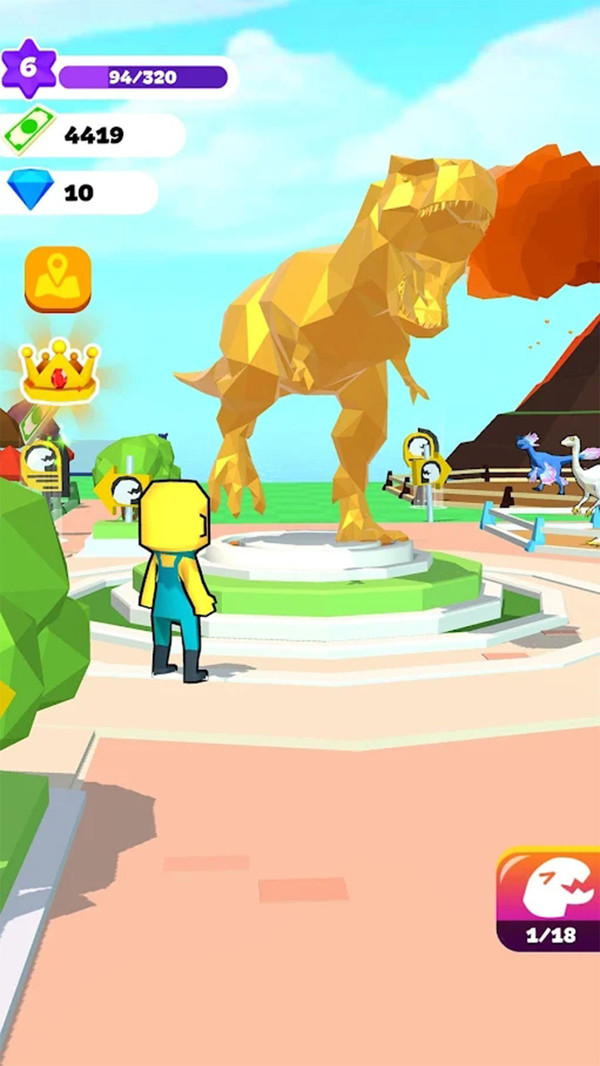Tap the golden crown icon

tap(59, 370)
